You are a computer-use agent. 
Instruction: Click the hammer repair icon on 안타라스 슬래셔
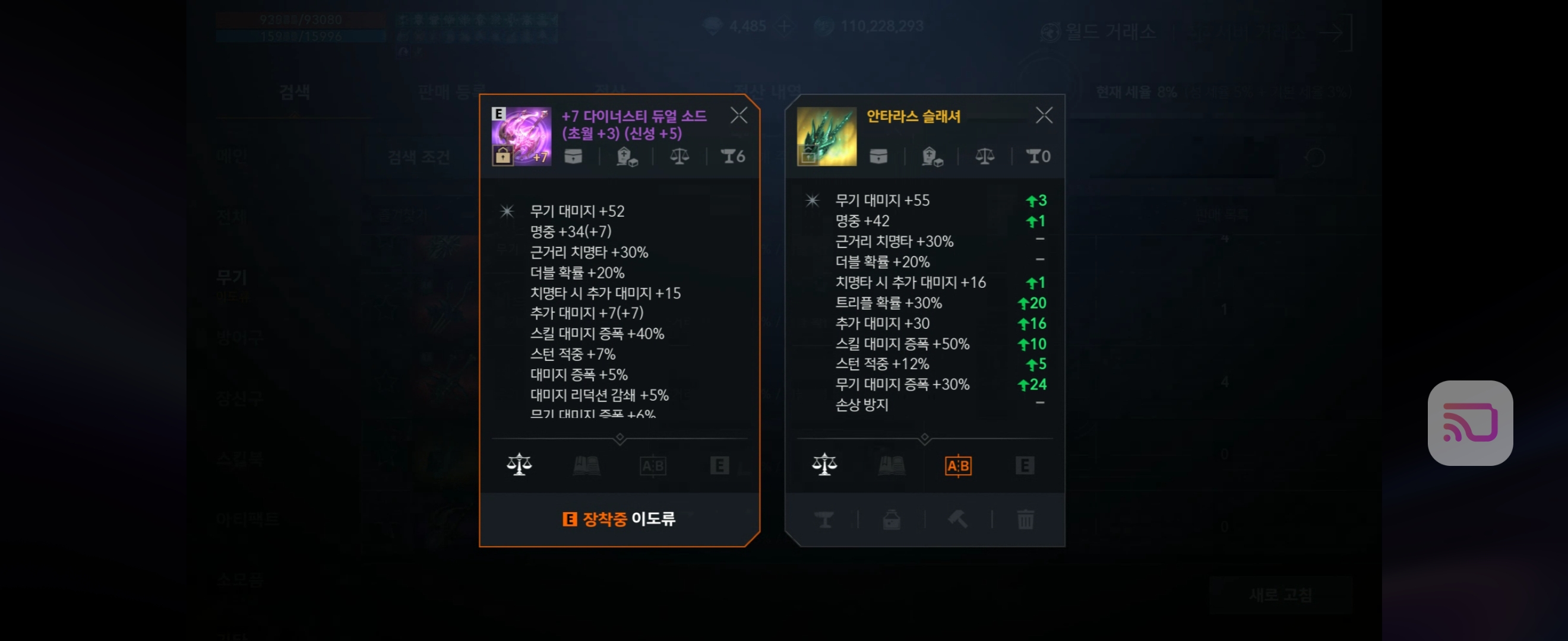(x=957, y=519)
